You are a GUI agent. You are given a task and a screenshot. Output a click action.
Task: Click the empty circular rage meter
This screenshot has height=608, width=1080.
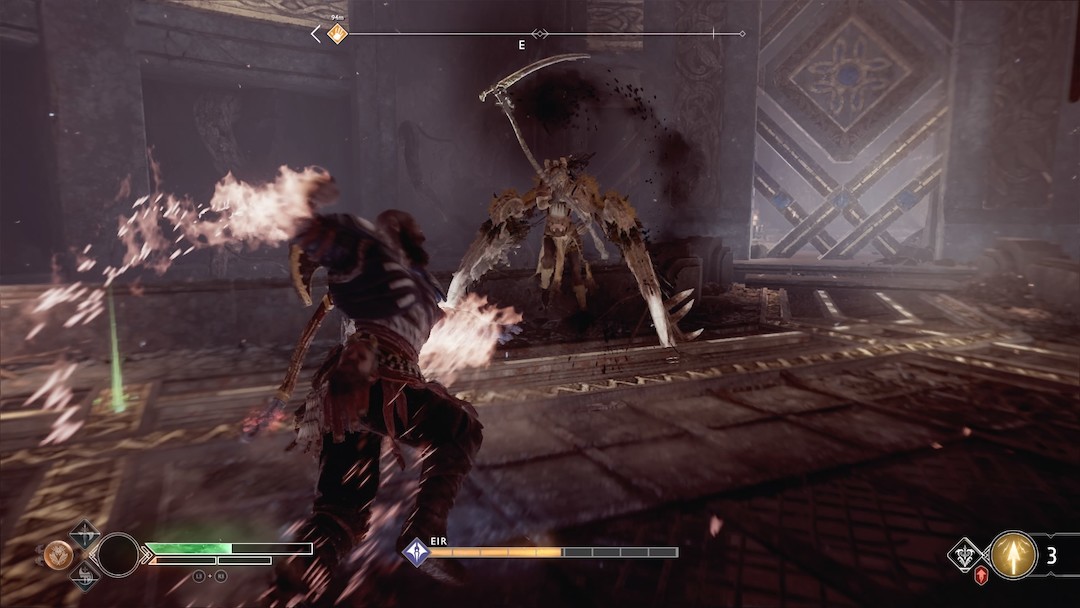click(118, 553)
